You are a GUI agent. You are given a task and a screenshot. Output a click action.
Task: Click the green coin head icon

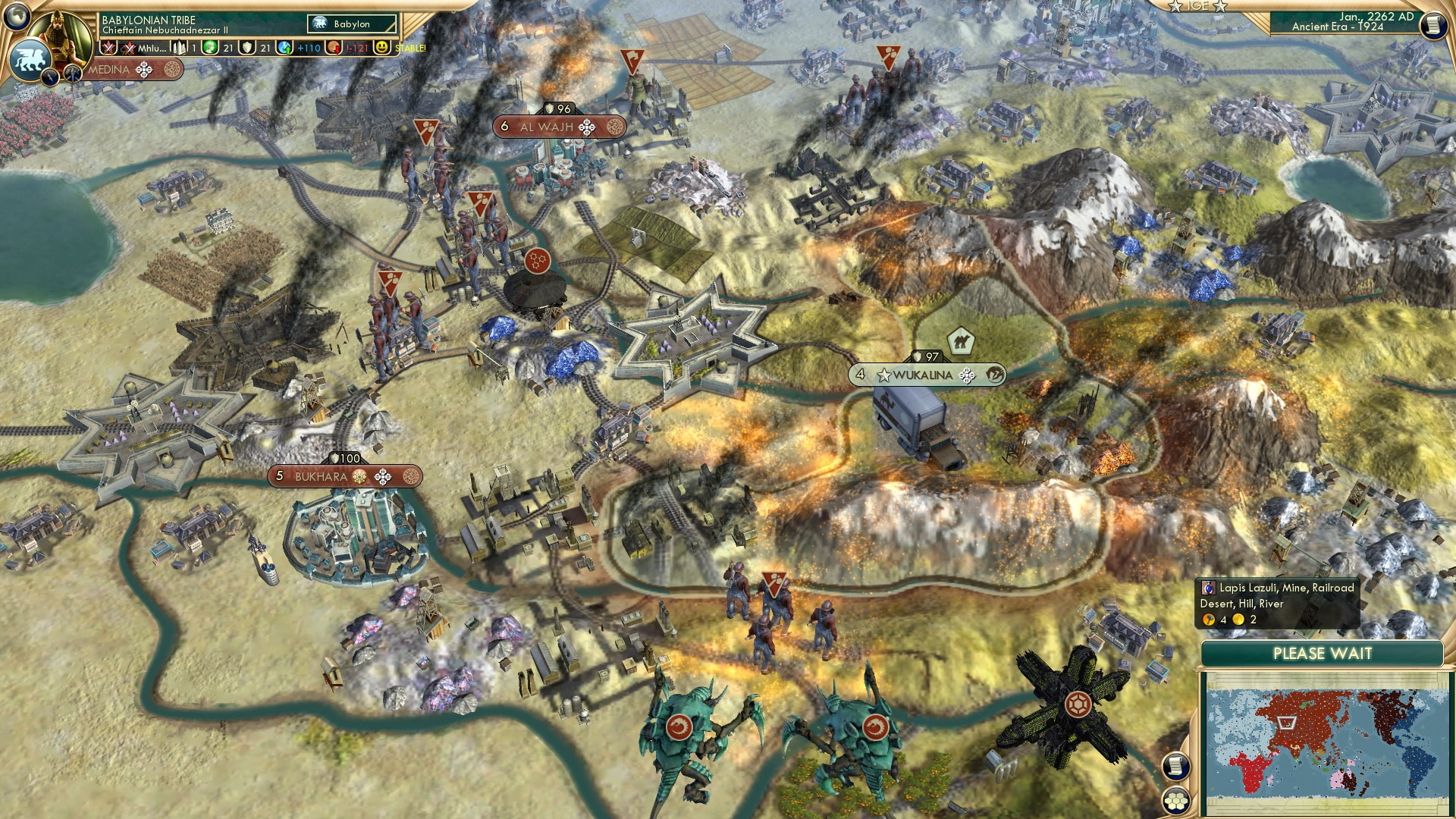tap(210, 48)
